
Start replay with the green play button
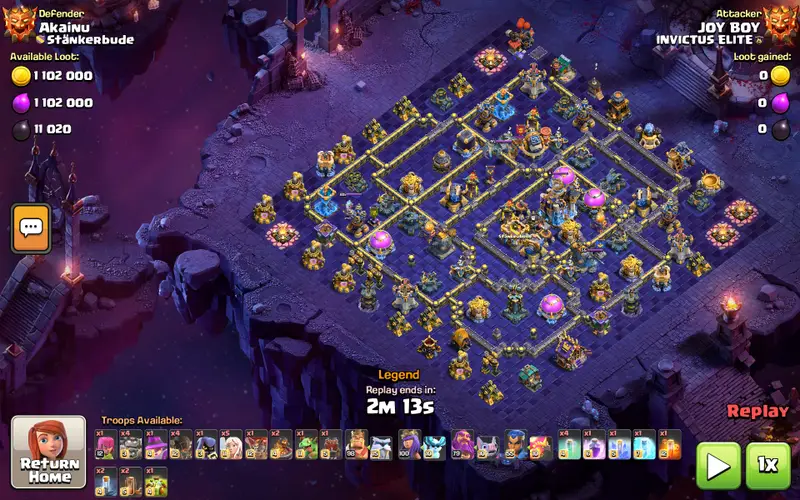pos(717,464)
